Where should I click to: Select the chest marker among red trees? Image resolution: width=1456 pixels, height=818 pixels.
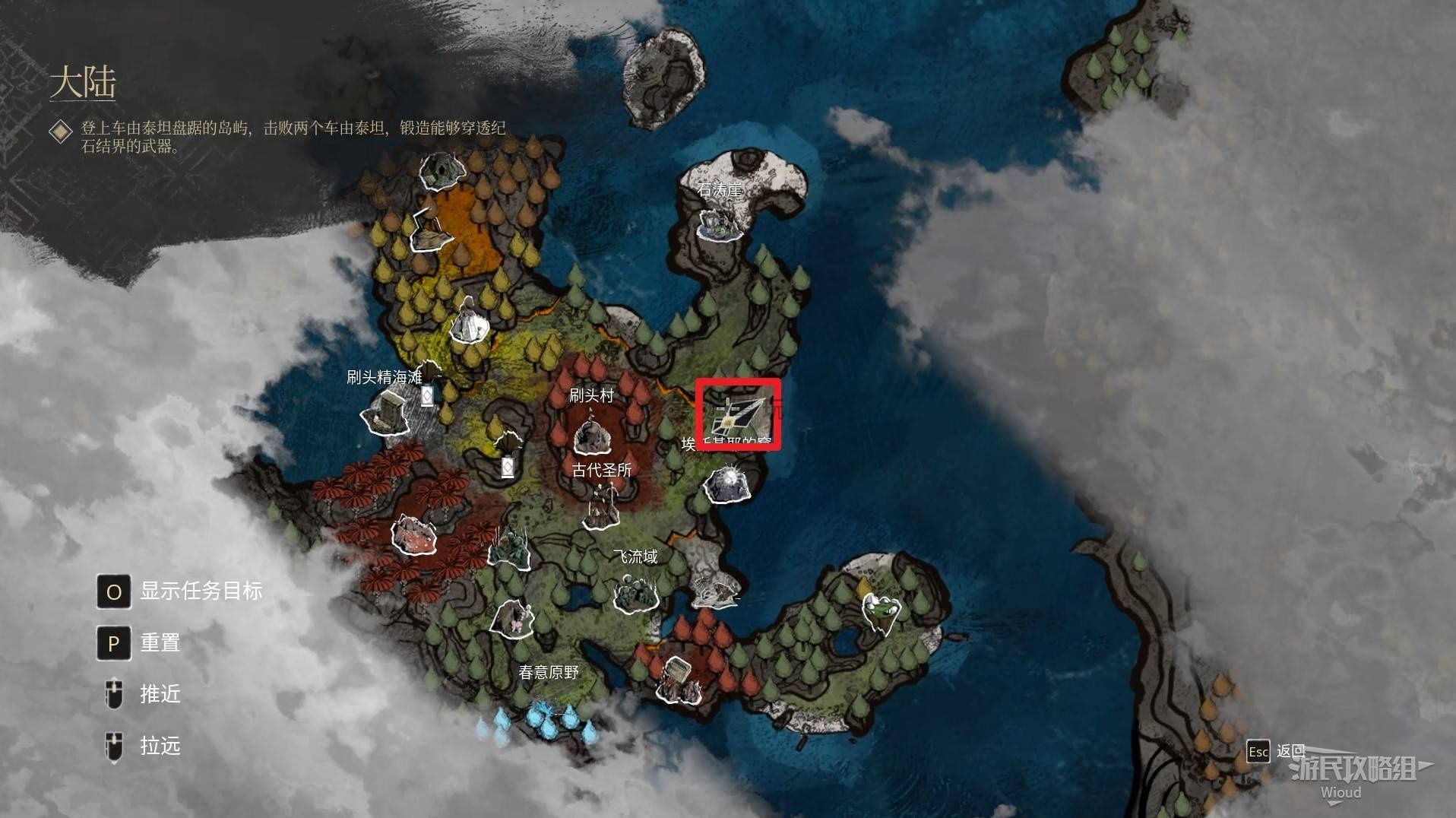tap(676, 678)
